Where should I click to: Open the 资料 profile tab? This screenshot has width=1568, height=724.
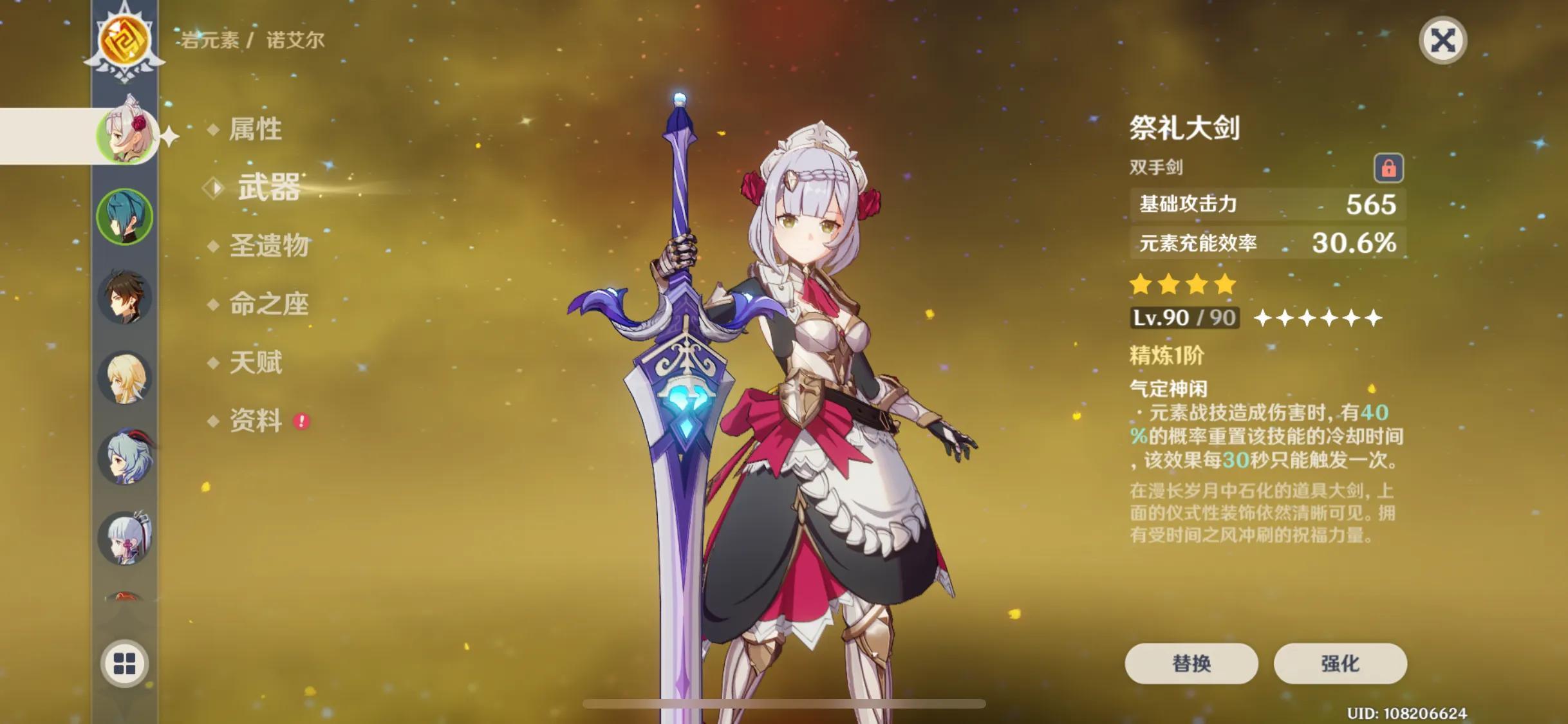click(255, 422)
